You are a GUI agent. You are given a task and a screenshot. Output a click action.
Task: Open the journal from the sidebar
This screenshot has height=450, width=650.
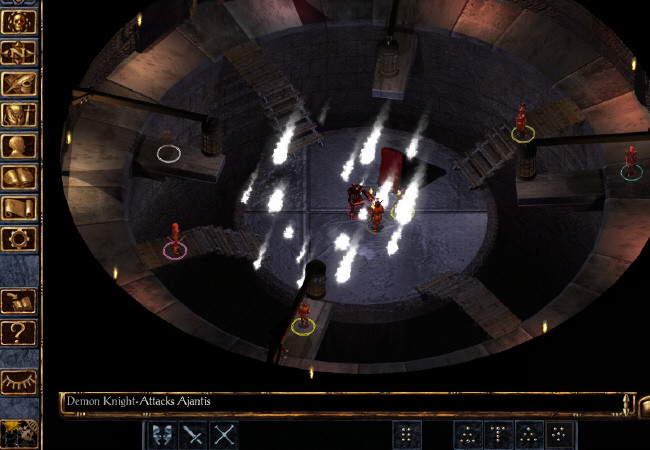pyautogui.click(x=20, y=83)
